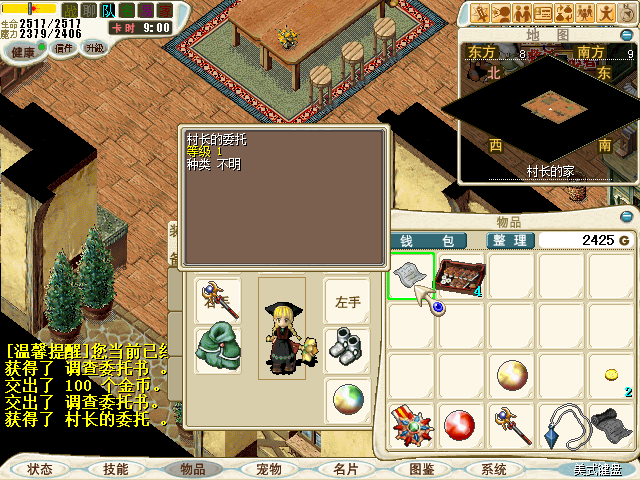Open the 钱包 wallet button

click(x=428, y=240)
